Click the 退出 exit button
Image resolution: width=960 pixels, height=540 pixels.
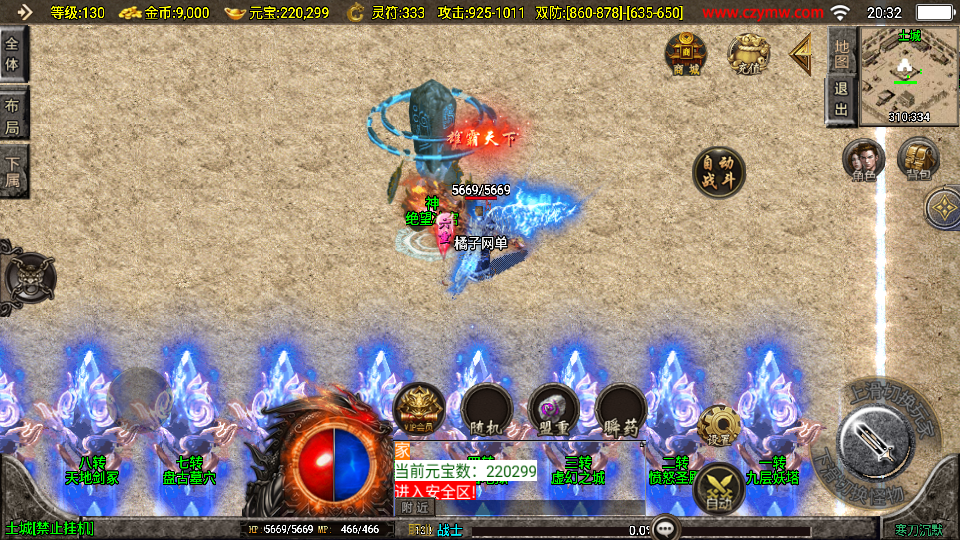click(x=841, y=100)
